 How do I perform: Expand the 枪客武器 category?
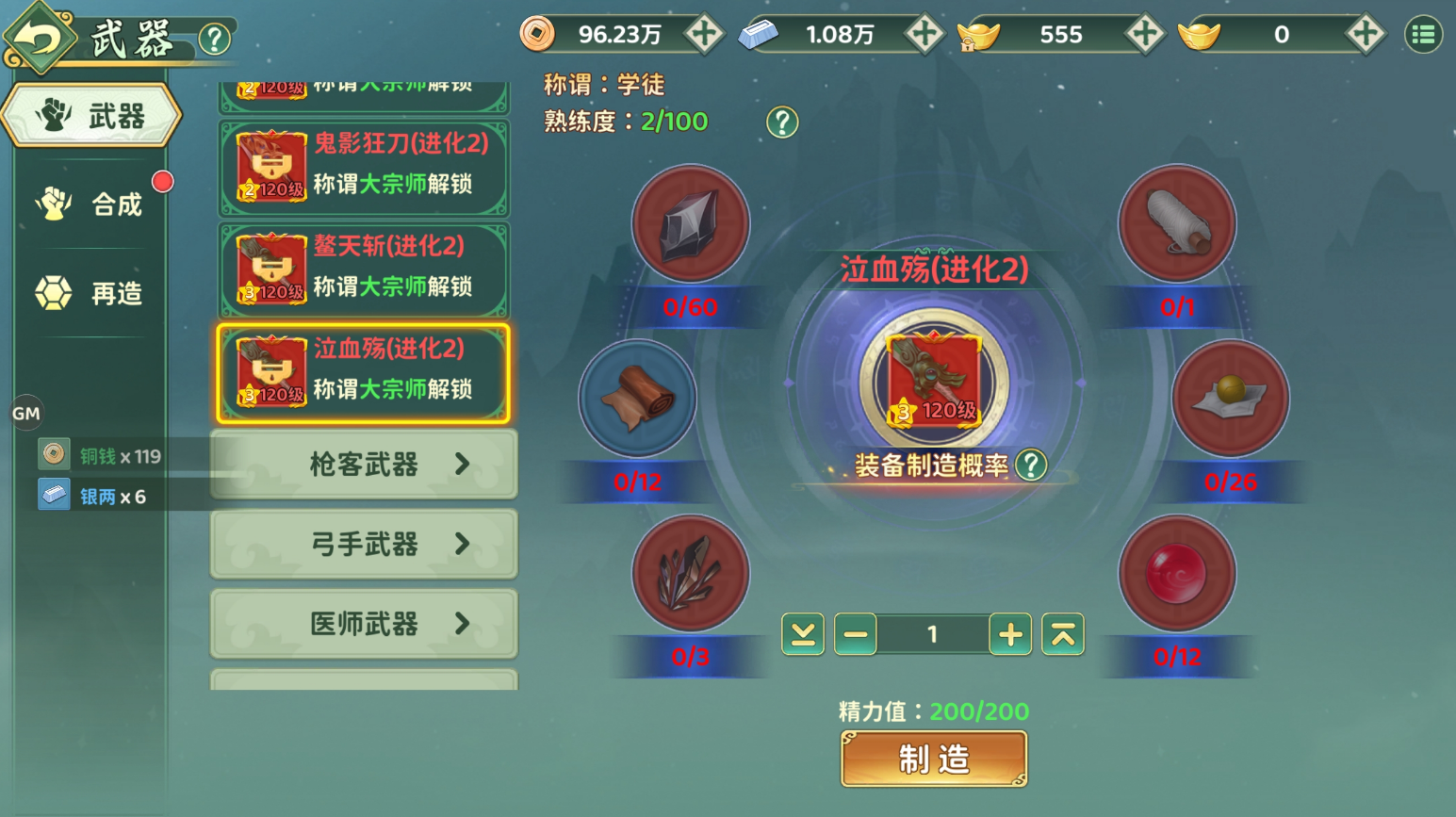click(363, 465)
